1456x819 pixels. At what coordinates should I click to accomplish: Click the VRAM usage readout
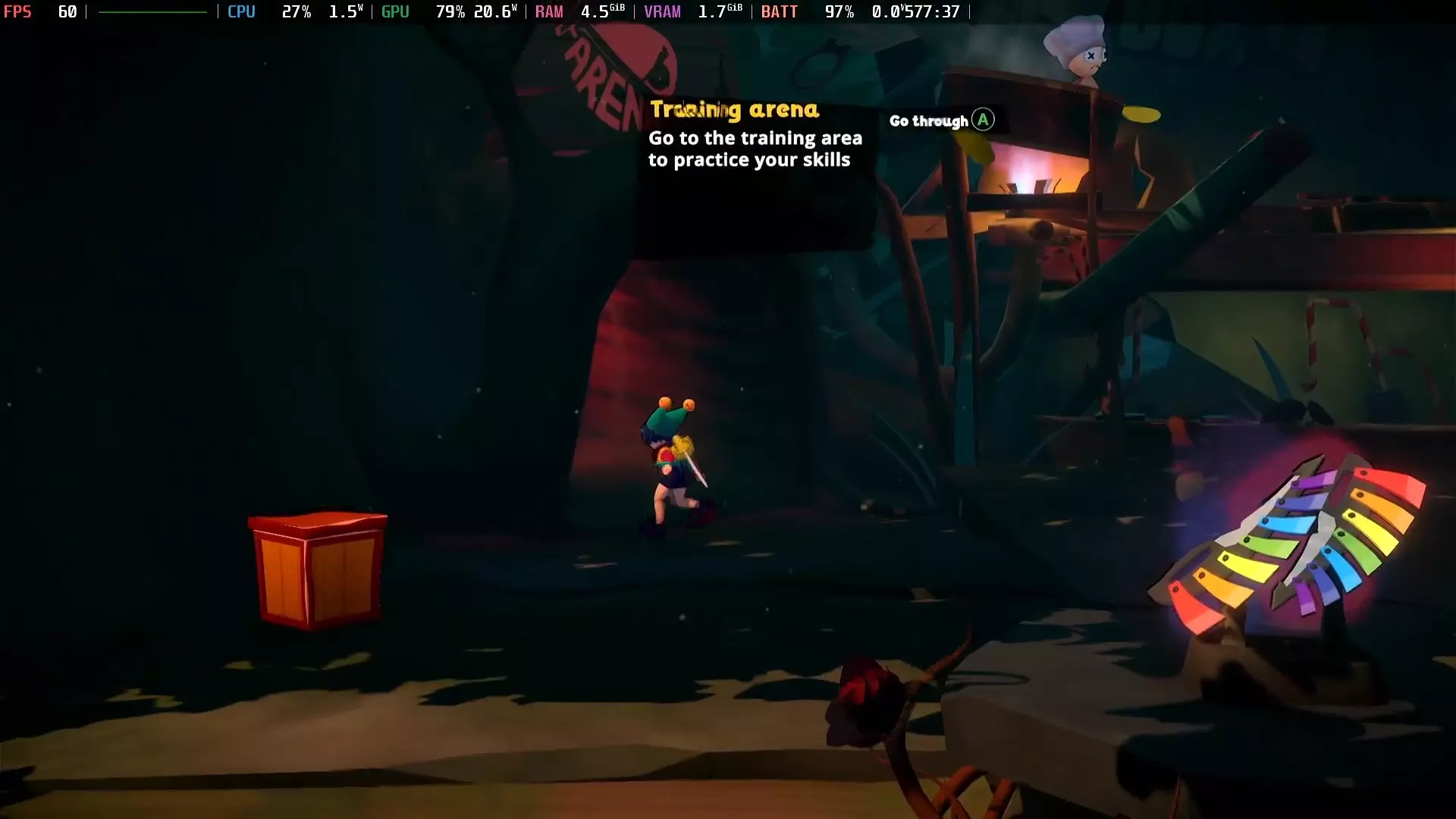pyautogui.click(x=663, y=11)
